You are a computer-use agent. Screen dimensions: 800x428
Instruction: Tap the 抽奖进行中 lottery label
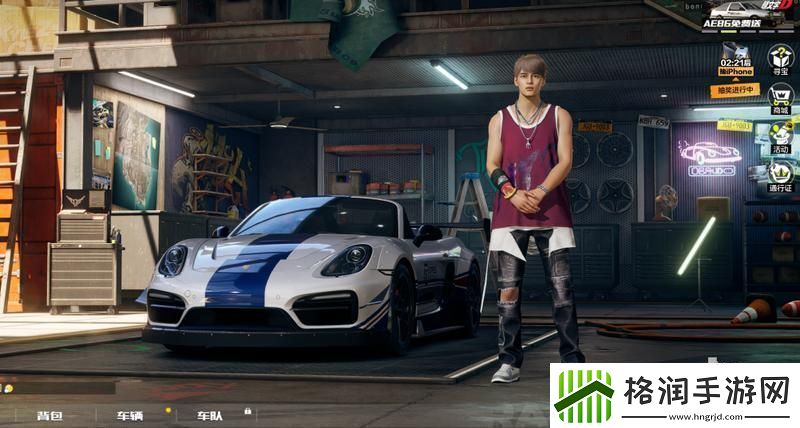[735, 90]
